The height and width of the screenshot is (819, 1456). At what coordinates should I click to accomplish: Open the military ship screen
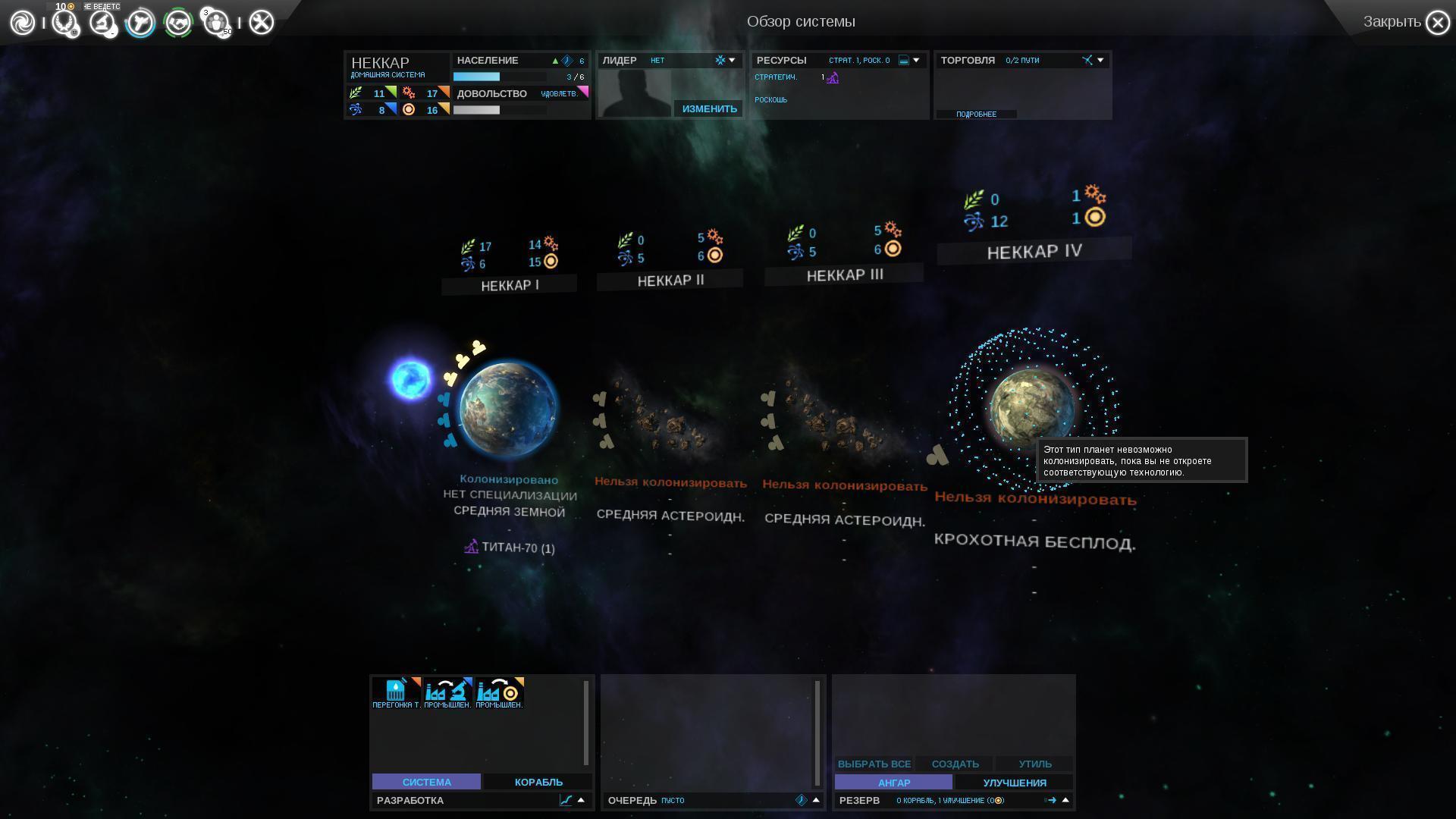(x=140, y=23)
